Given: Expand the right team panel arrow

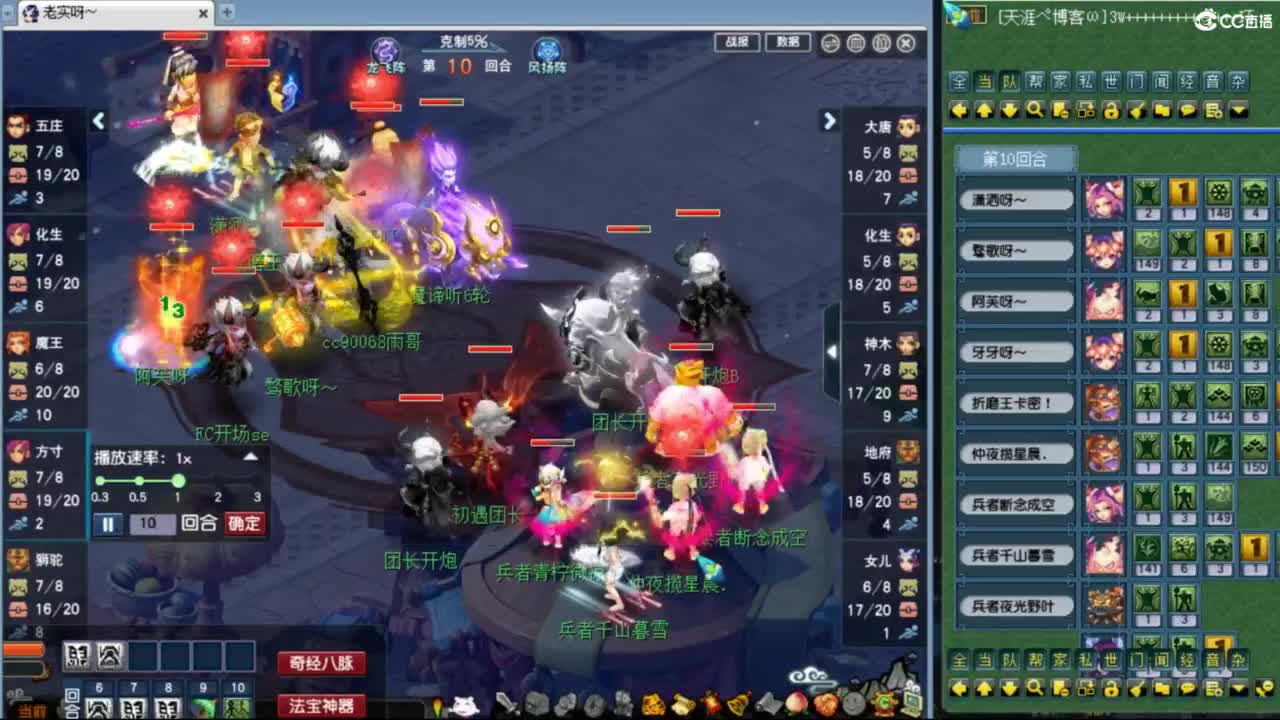Looking at the screenshot, I should point(829,121).
